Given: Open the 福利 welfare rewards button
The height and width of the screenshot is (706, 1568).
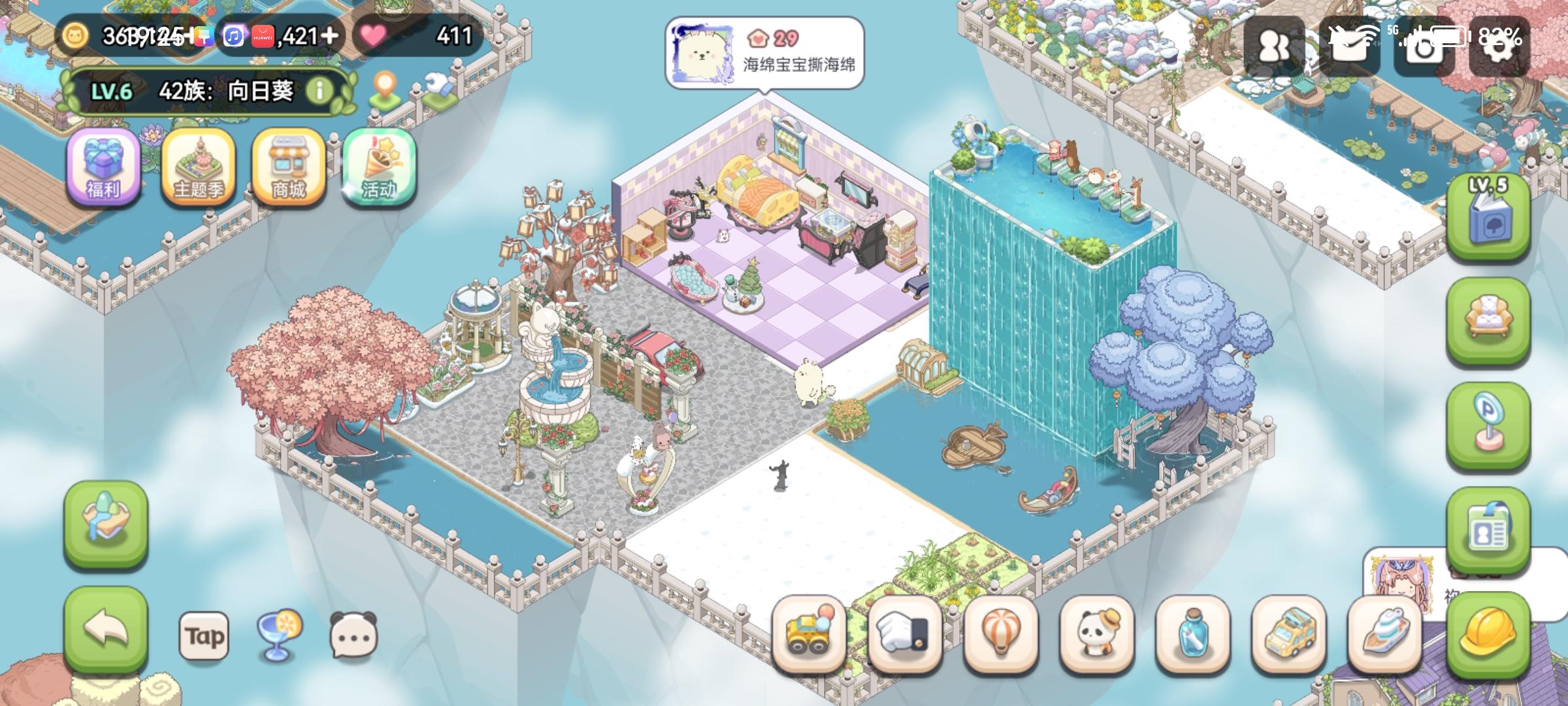Looking at the screenshot, I should [x=105, y=169].
